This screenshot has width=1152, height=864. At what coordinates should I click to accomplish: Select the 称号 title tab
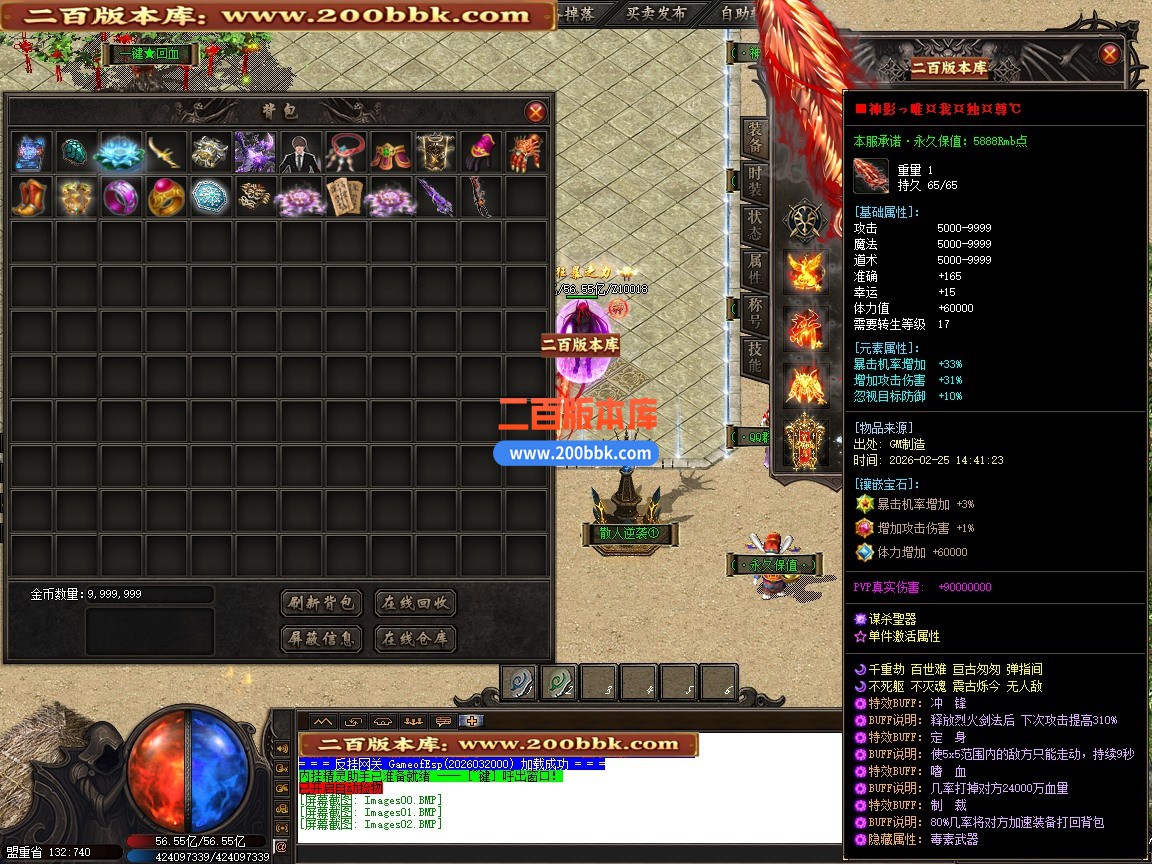[x=754, y=313]
